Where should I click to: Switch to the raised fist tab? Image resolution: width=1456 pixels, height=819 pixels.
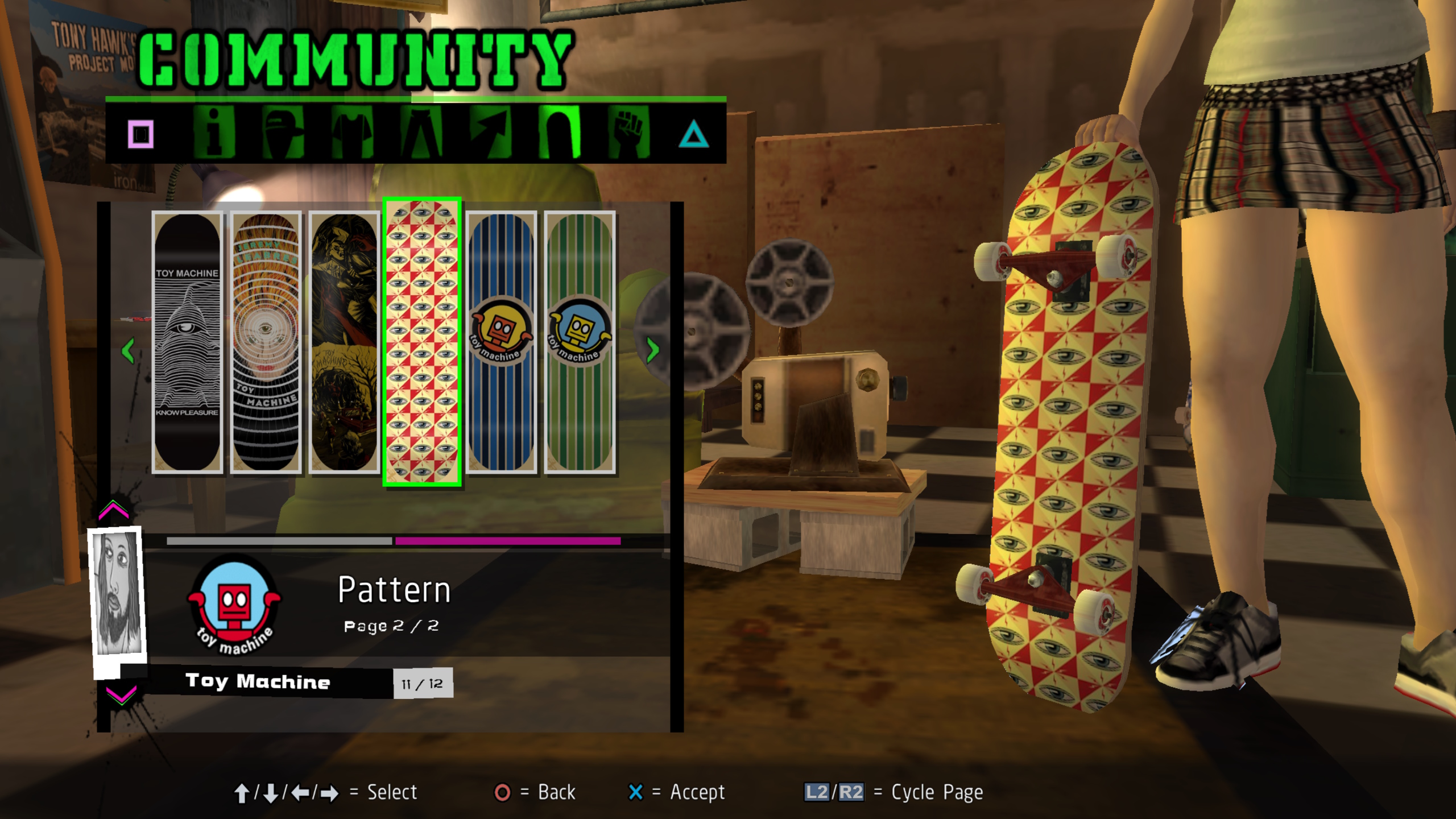pos(629,133)
